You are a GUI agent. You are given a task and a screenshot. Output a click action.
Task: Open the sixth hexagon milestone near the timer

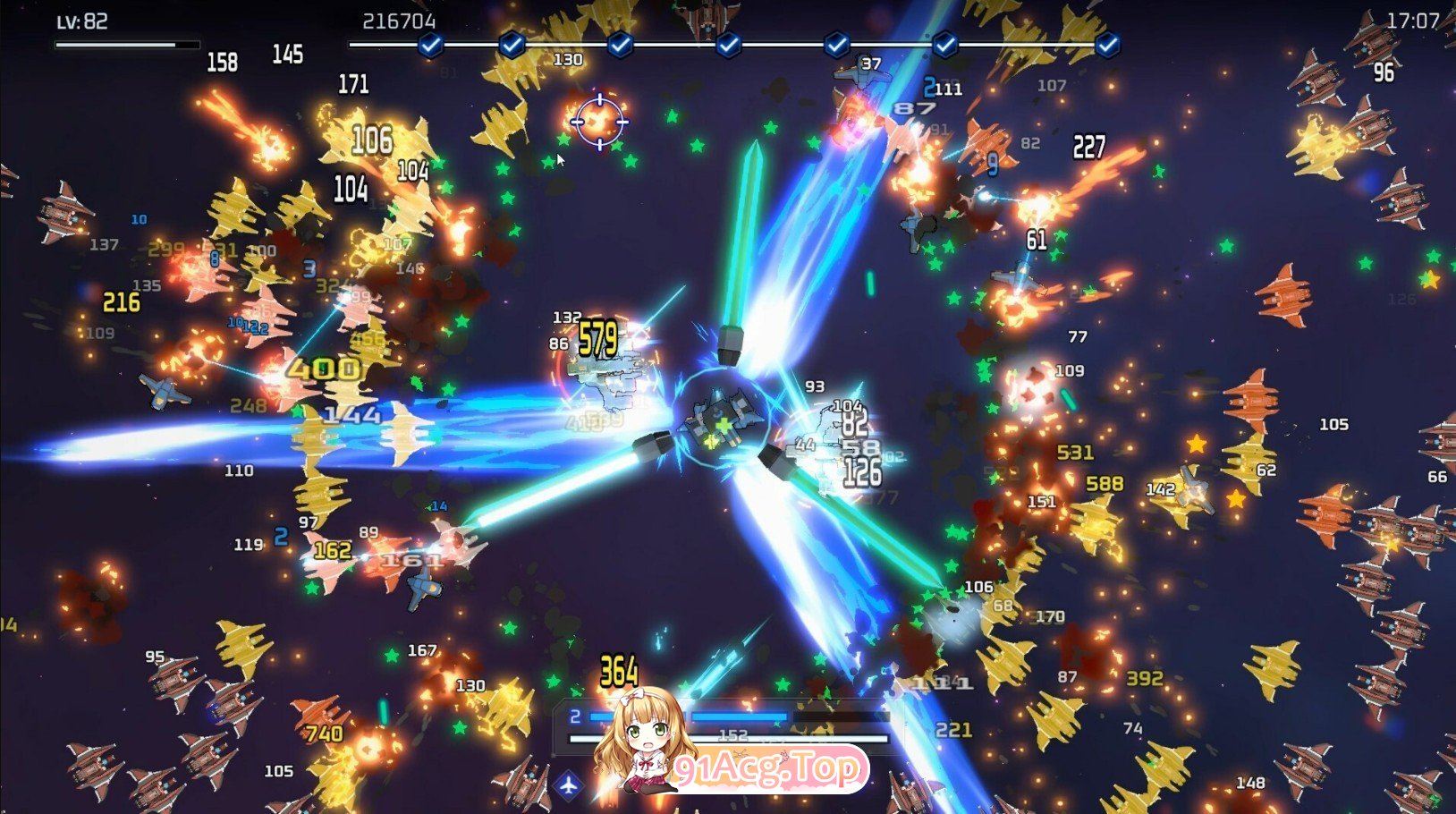(x=945, y=42)
